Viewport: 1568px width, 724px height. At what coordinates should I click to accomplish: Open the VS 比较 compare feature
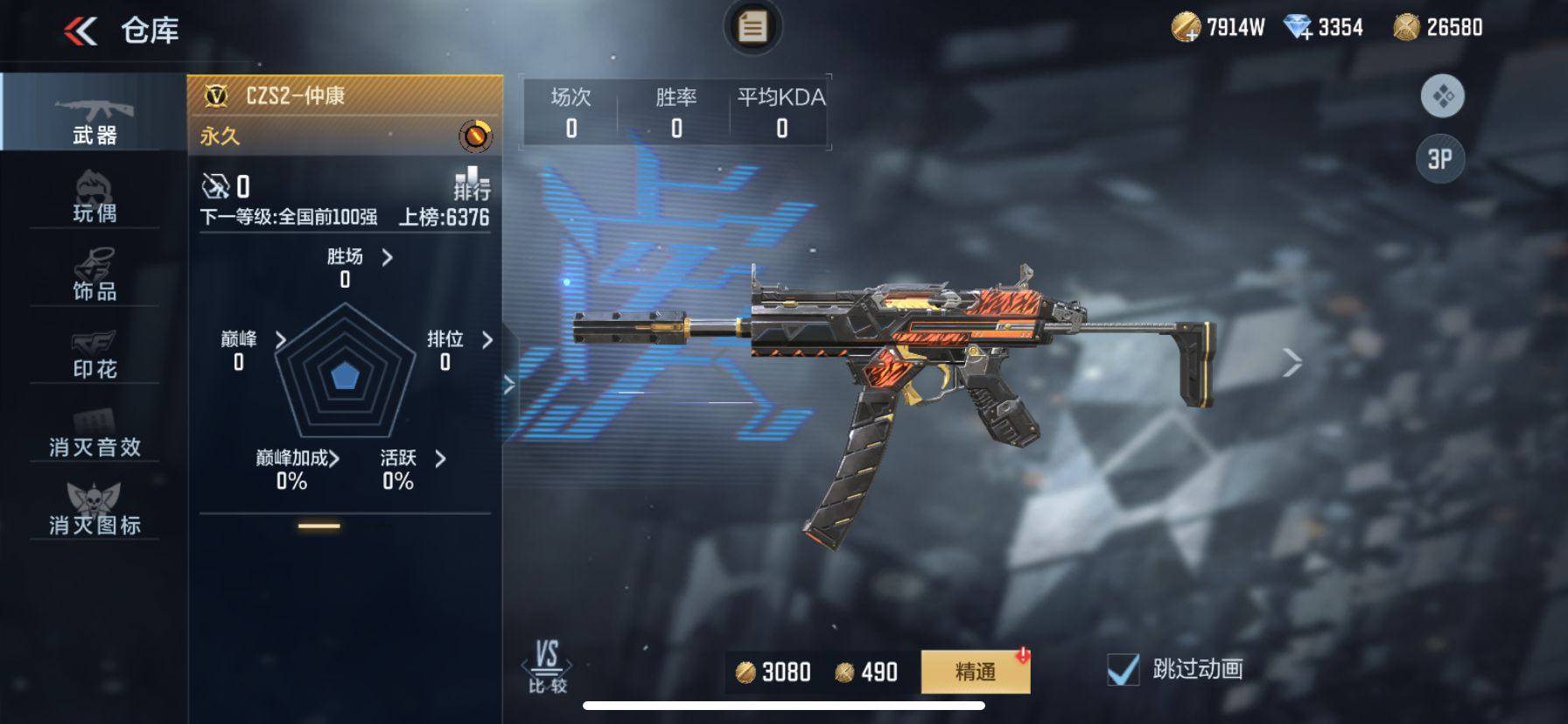548,666
